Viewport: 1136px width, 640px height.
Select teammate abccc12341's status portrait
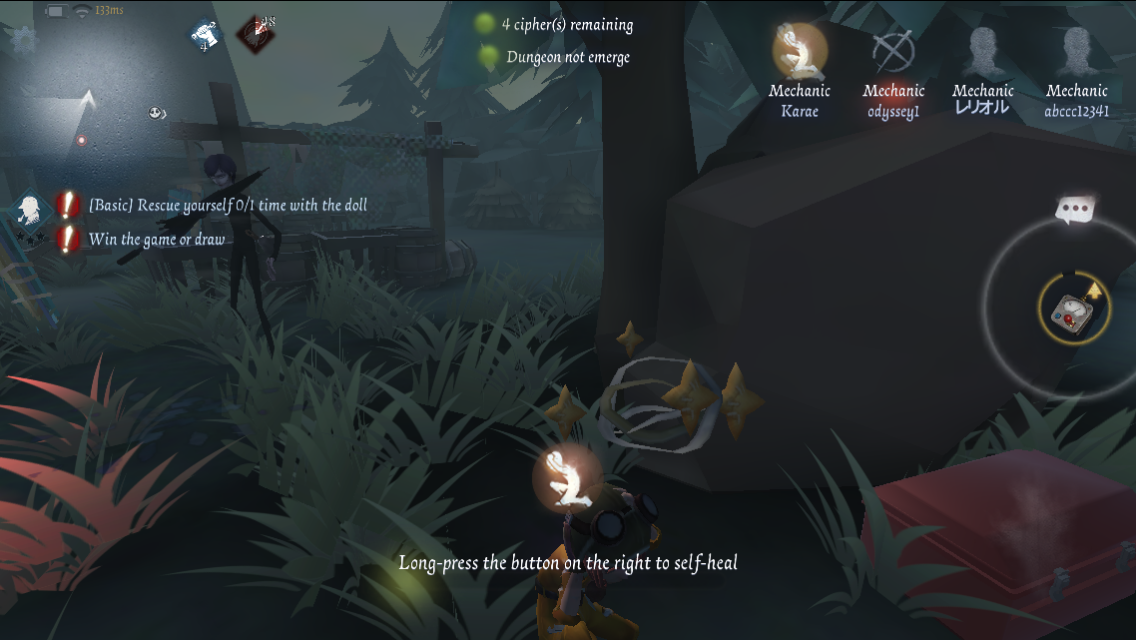click(x=1076, y=51)
